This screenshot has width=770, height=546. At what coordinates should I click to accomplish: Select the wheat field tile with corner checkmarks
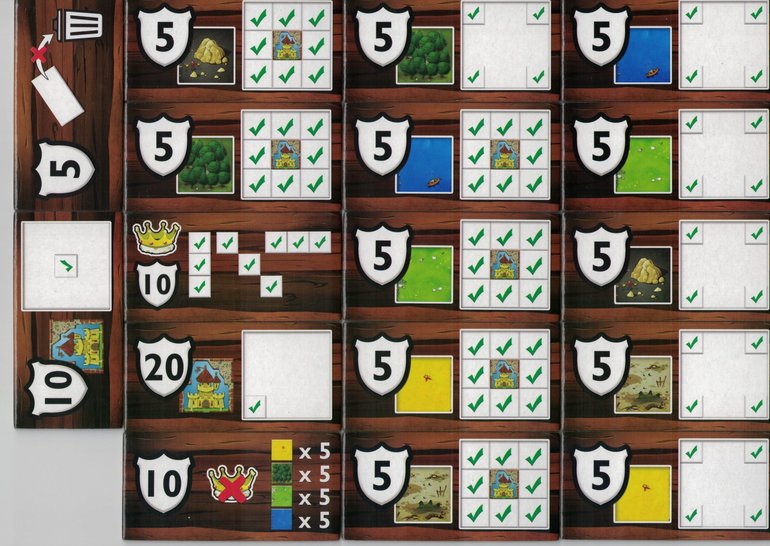668,484
